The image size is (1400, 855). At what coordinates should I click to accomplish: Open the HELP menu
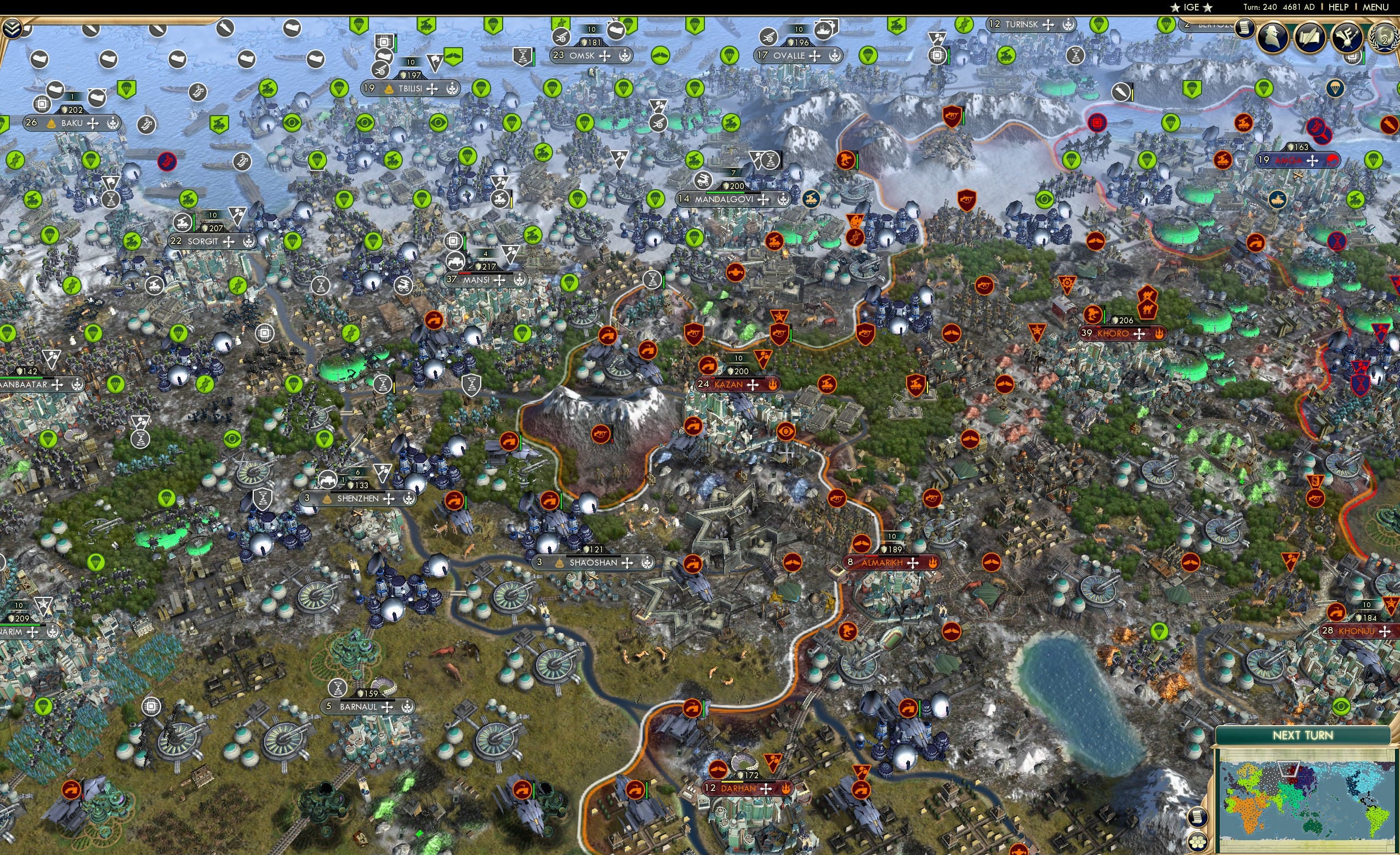[1338, 7]
